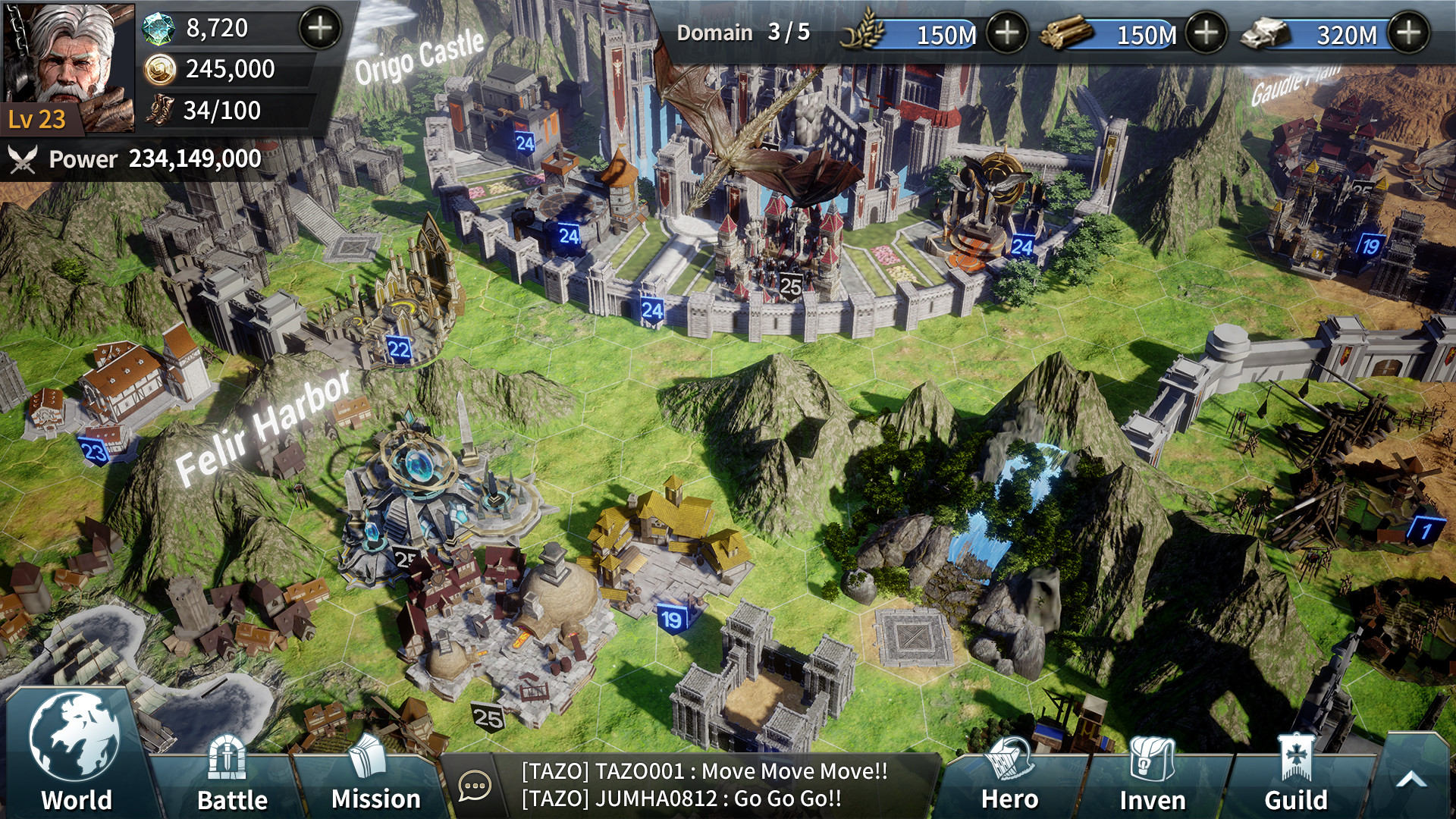1456x819 pixels.
Task: Add gems with the plus button
Action: [322, 30]
